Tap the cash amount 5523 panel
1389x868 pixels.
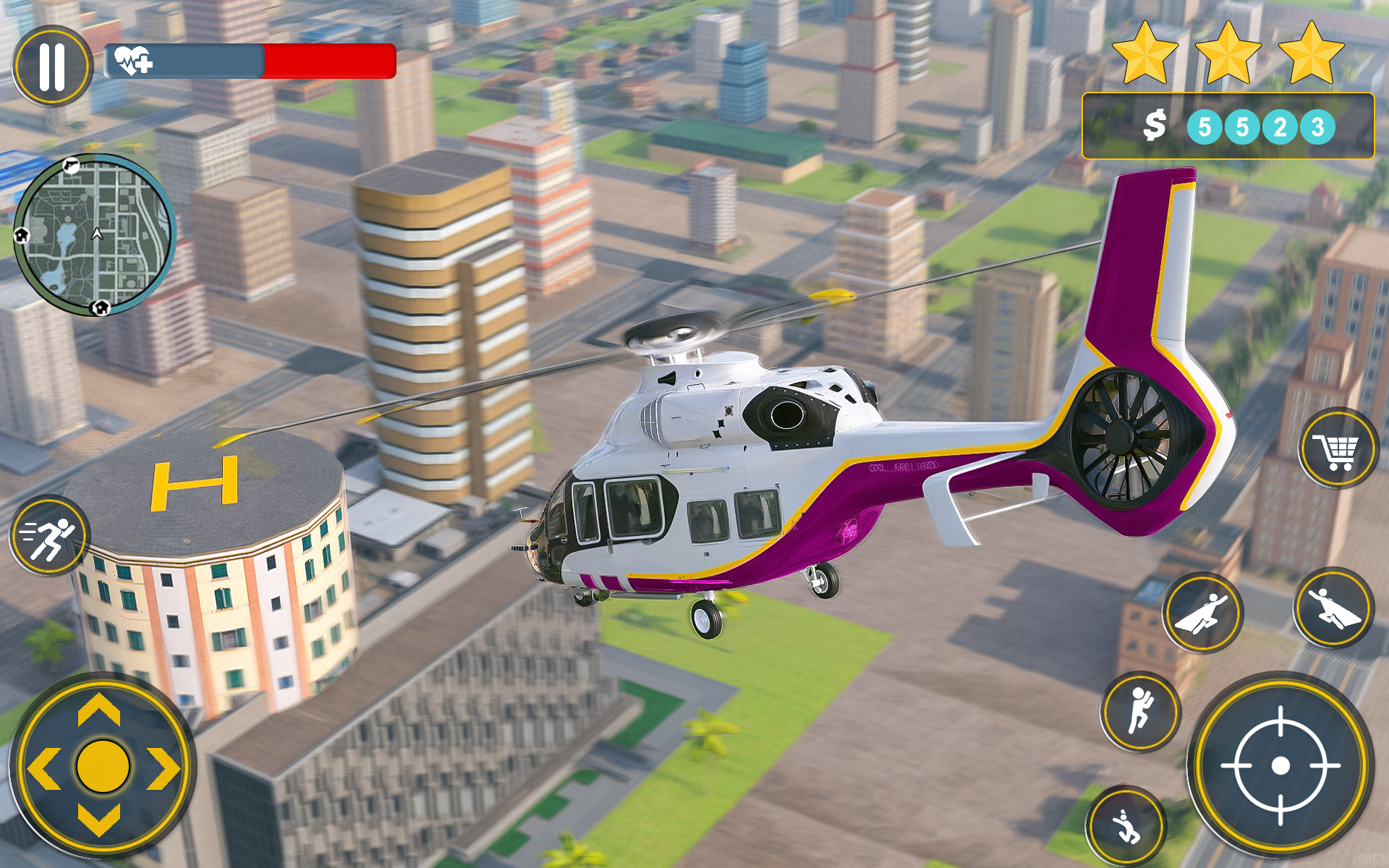(x=1230, y=124)
